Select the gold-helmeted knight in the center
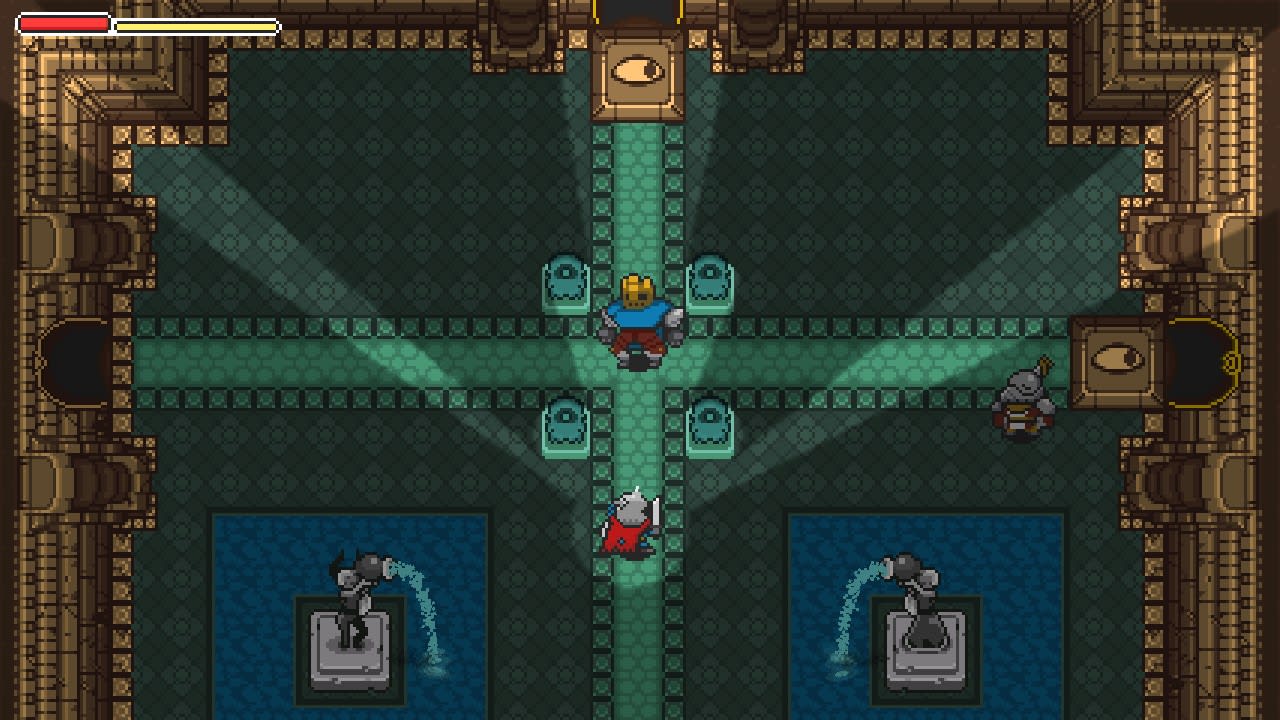This screenshot has width=1280, height=720. 640,315
